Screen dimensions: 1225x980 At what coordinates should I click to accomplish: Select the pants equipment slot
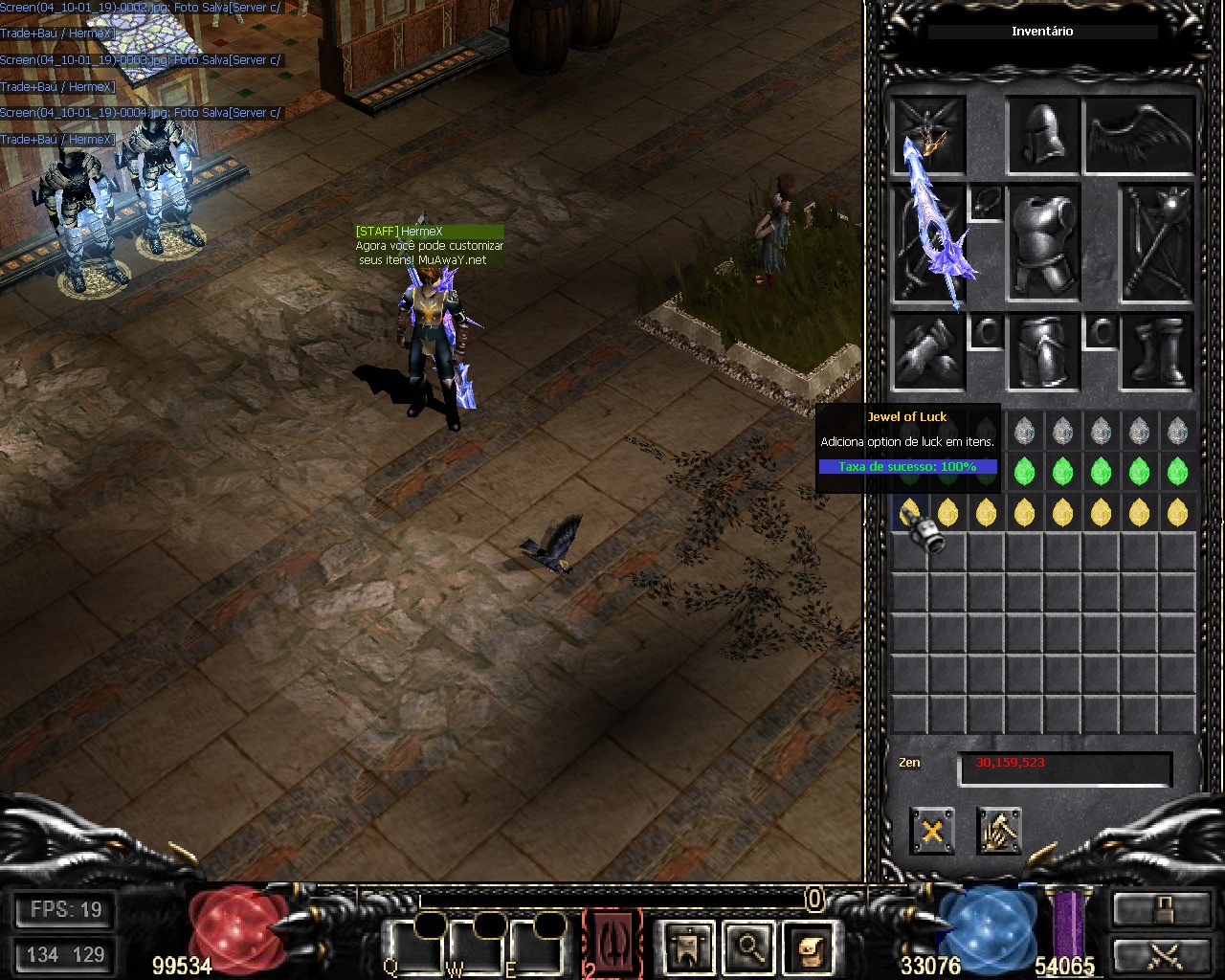1043,353
